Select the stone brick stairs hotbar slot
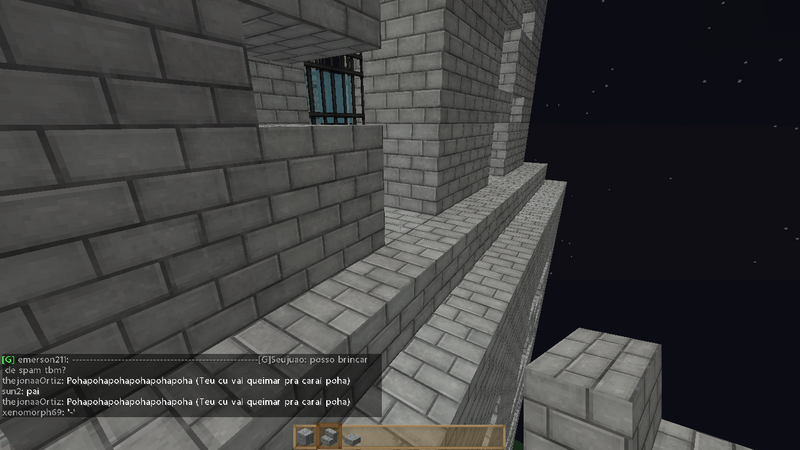The height and width of the screenshot is (450, 800). [x=328, y=436]
